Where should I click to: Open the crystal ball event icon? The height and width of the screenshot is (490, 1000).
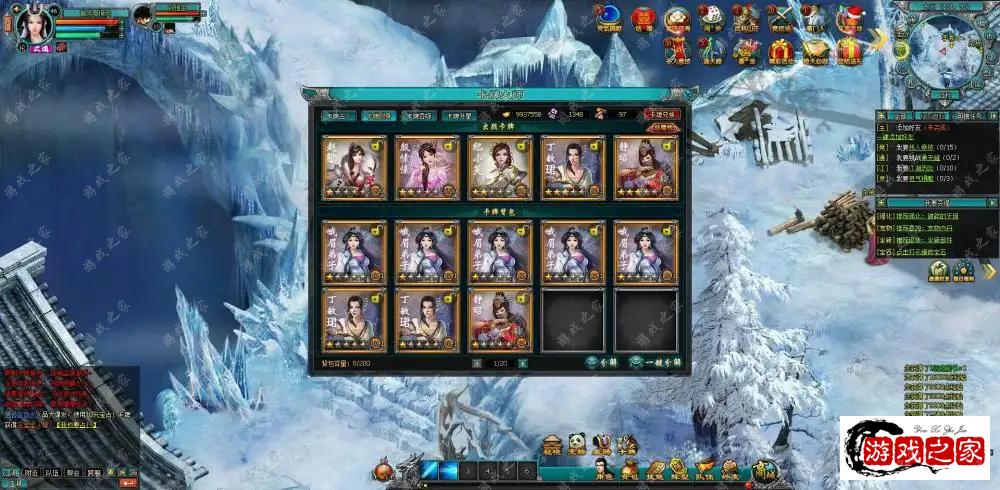coord(608,17)
